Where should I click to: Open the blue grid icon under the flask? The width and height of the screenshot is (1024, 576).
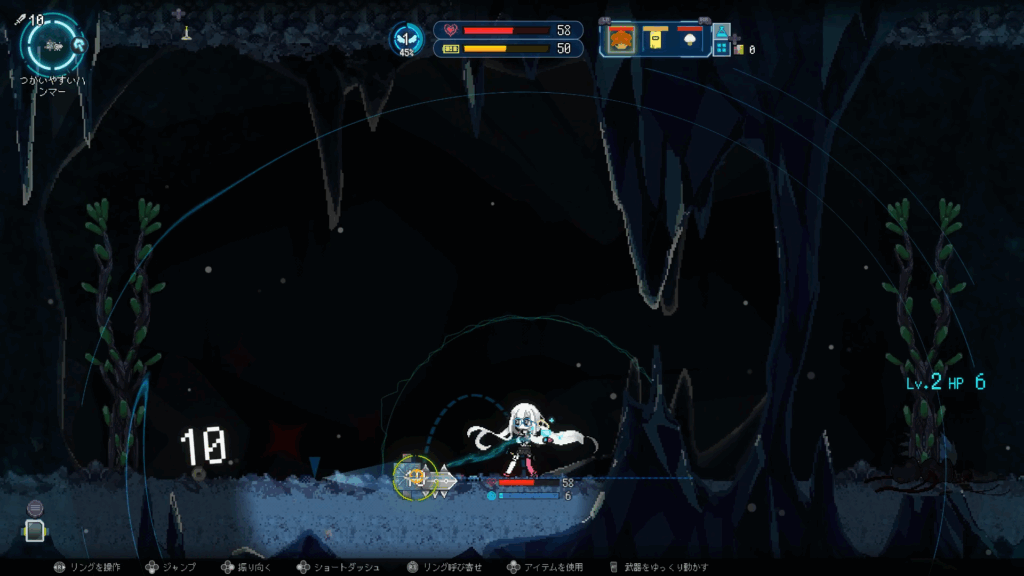[722, 47]
